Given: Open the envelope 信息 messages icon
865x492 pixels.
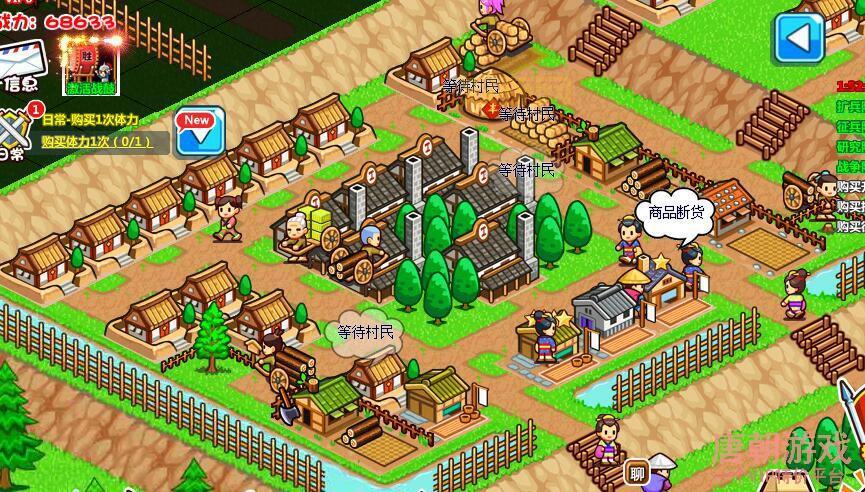Looking at the screenshot, I should (22, 64).
